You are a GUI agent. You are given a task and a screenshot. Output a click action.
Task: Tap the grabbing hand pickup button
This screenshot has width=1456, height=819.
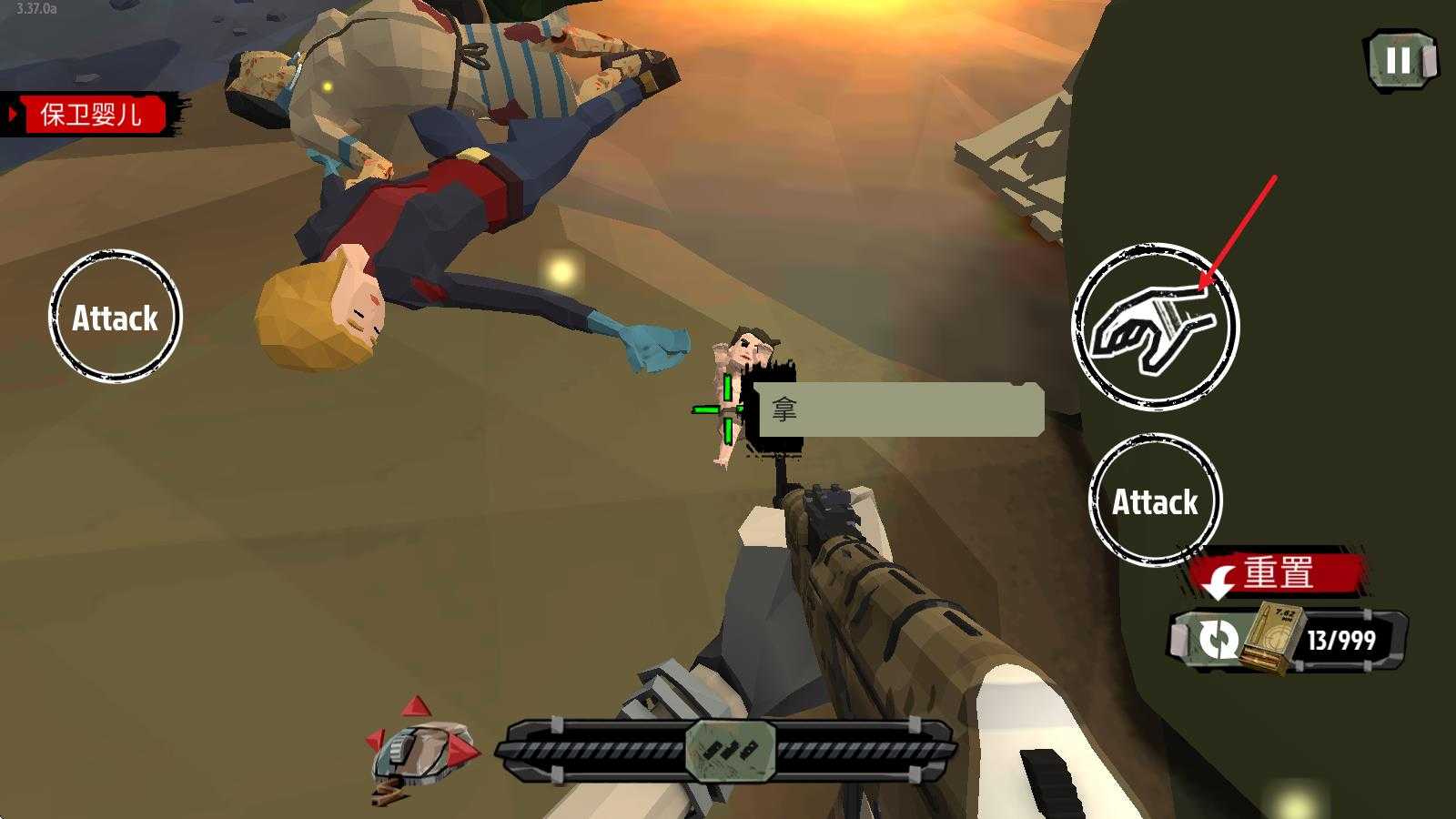1155,327
